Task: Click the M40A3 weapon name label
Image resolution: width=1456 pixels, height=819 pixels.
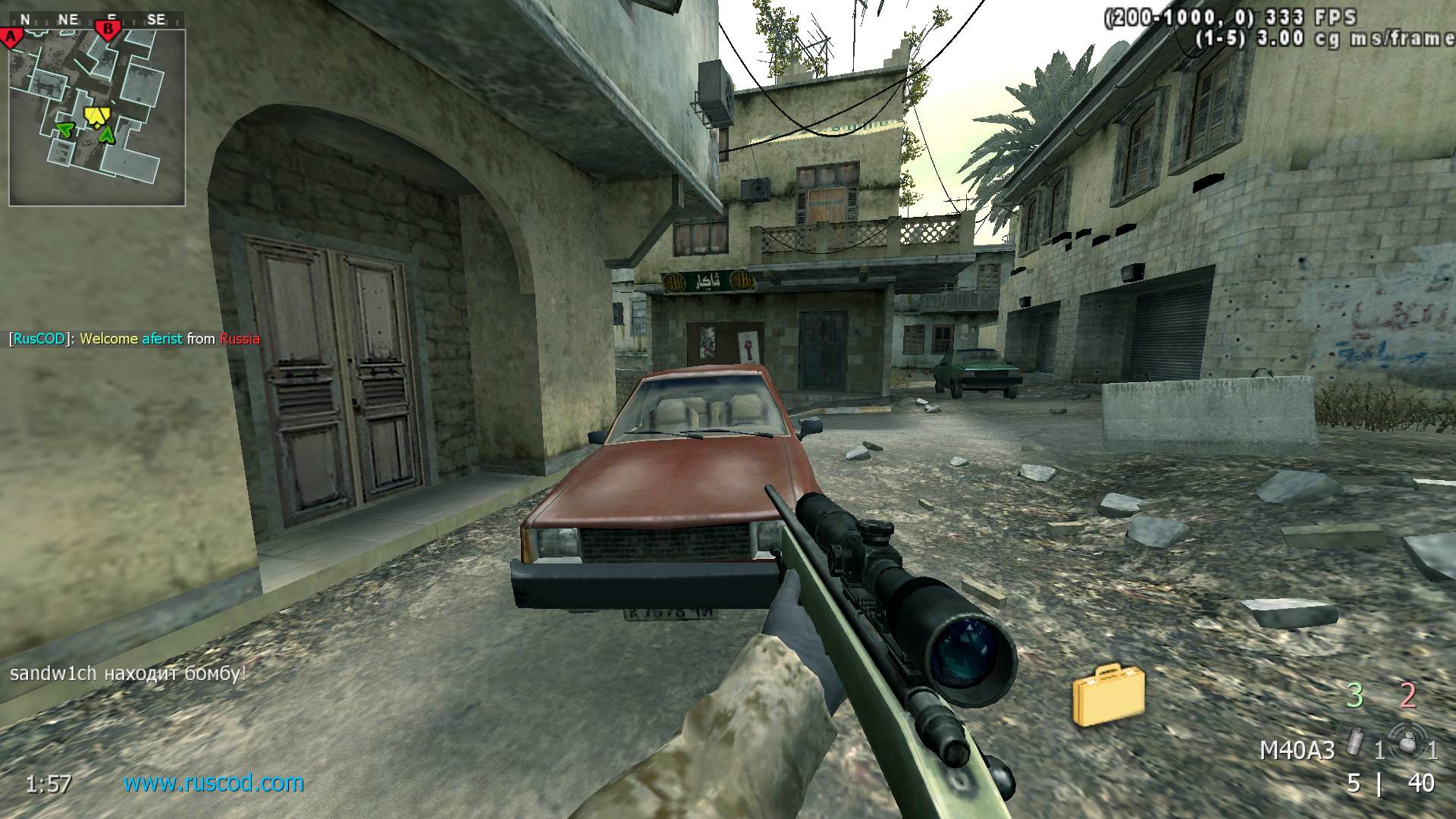Action: [1297, 750]
